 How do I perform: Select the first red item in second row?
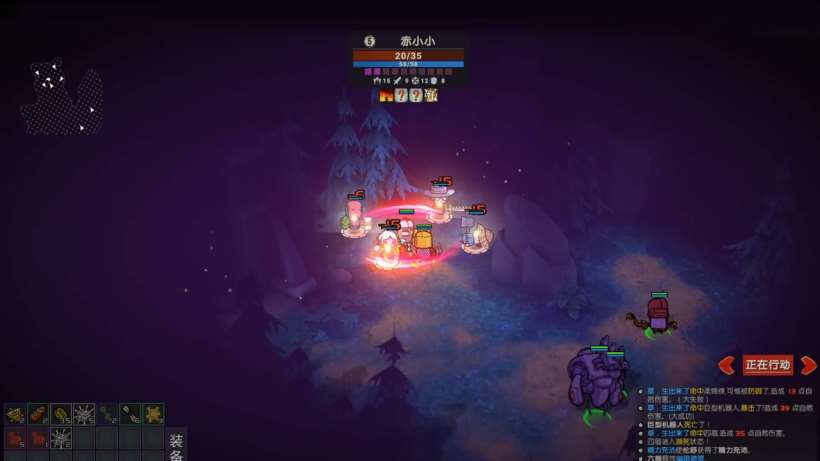point(15,438)
